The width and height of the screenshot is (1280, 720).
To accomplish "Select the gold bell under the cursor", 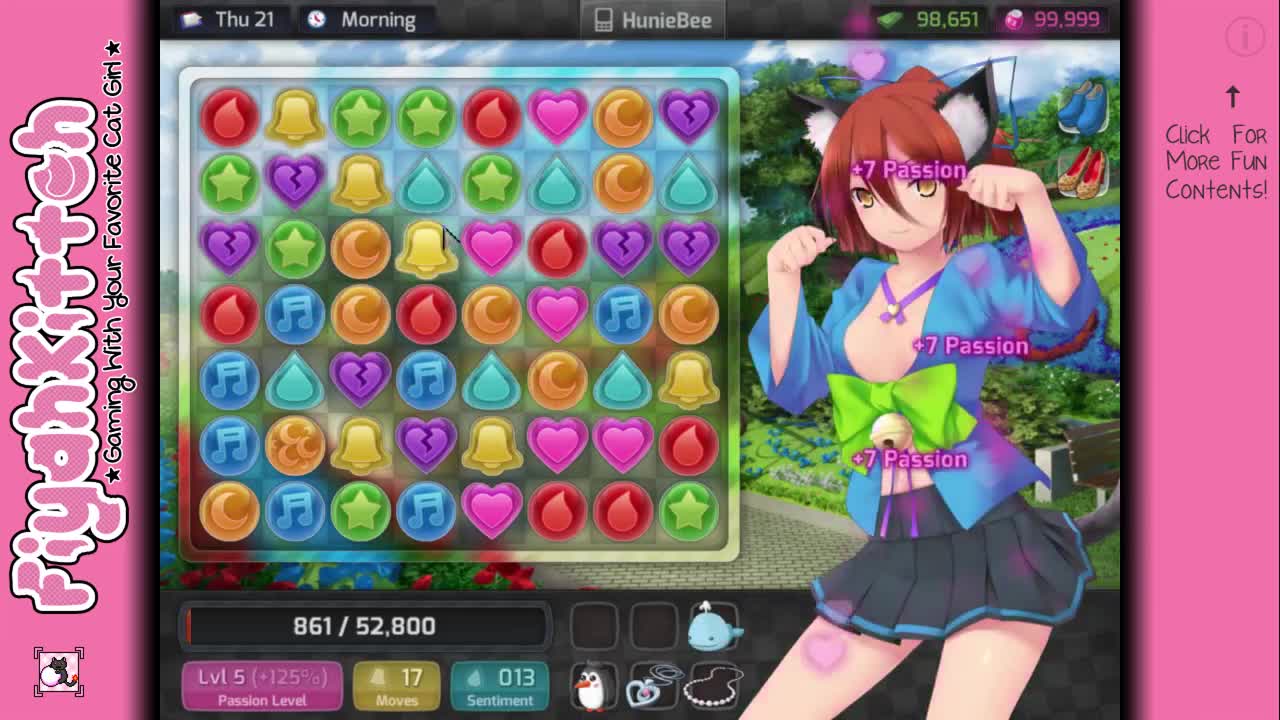I will pos(426,248).
